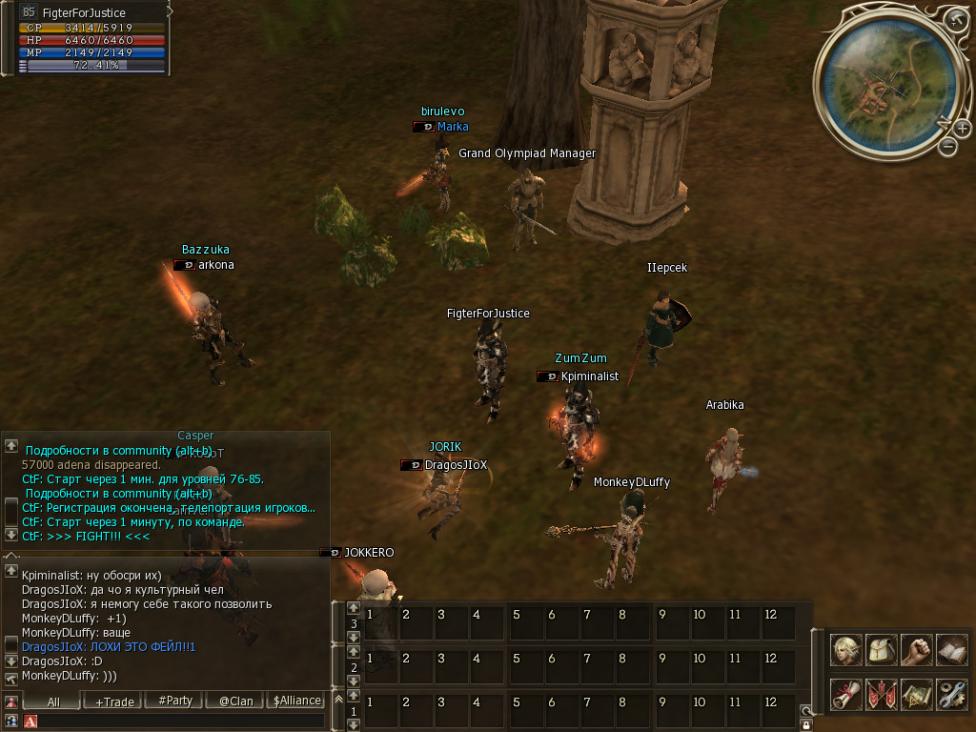Image resolution: width=976 pixels, height=732 pixels.
Task: Switch to the @Clan chat tab
Action: pos(236,701)
